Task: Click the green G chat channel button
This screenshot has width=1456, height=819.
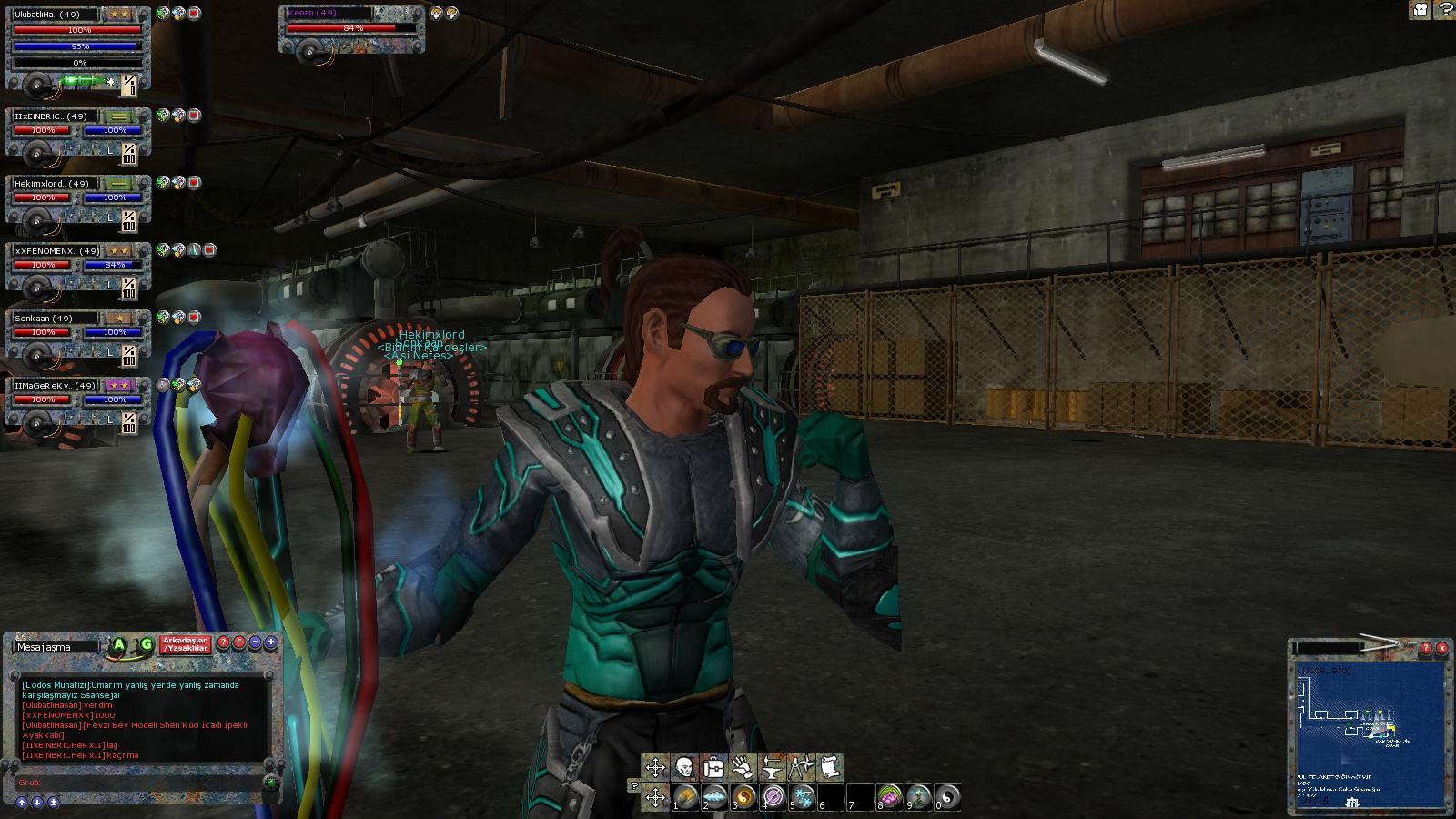Action: (x=146, y=645)
